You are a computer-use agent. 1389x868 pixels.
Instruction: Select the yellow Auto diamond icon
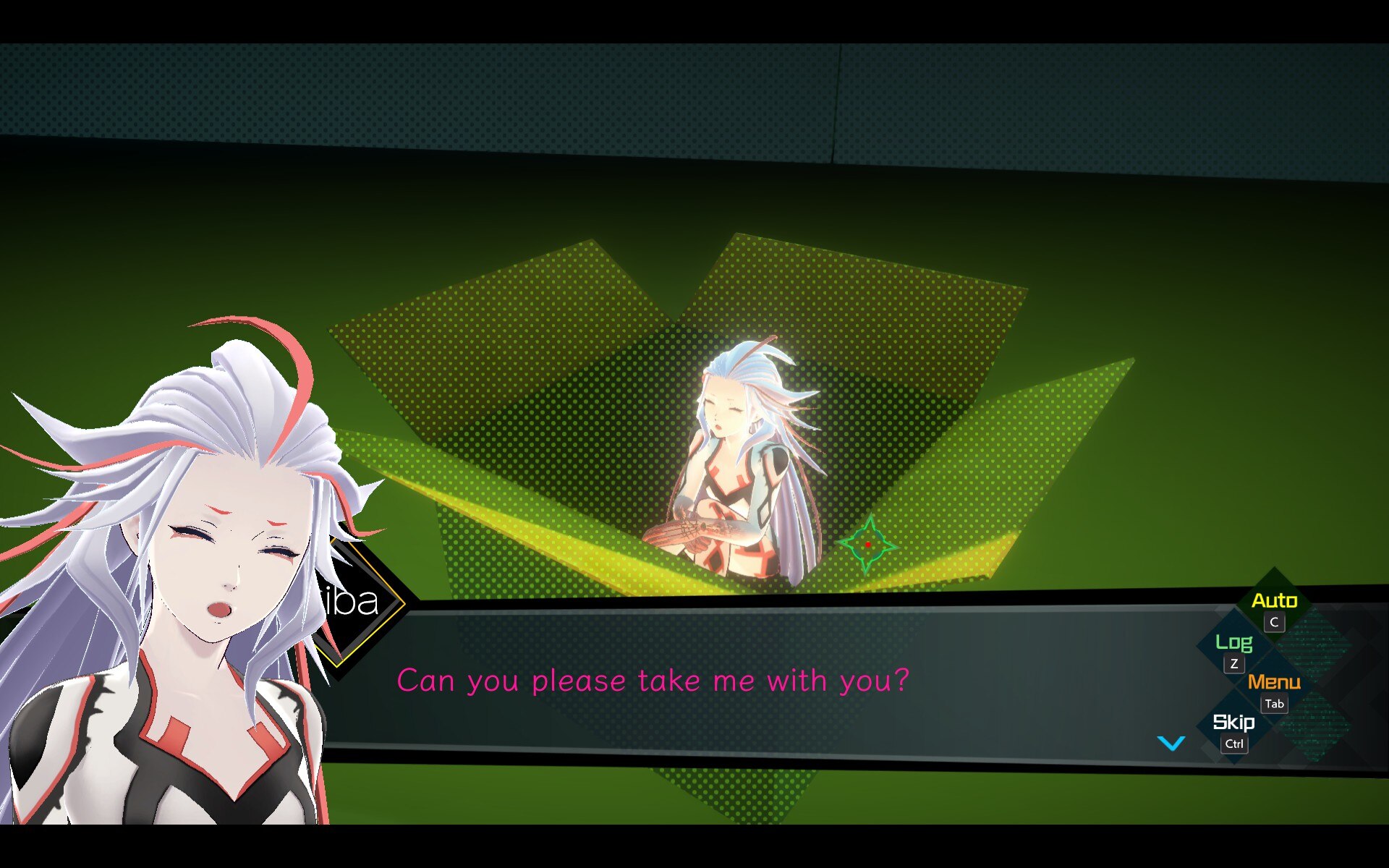coord(1275,600)
